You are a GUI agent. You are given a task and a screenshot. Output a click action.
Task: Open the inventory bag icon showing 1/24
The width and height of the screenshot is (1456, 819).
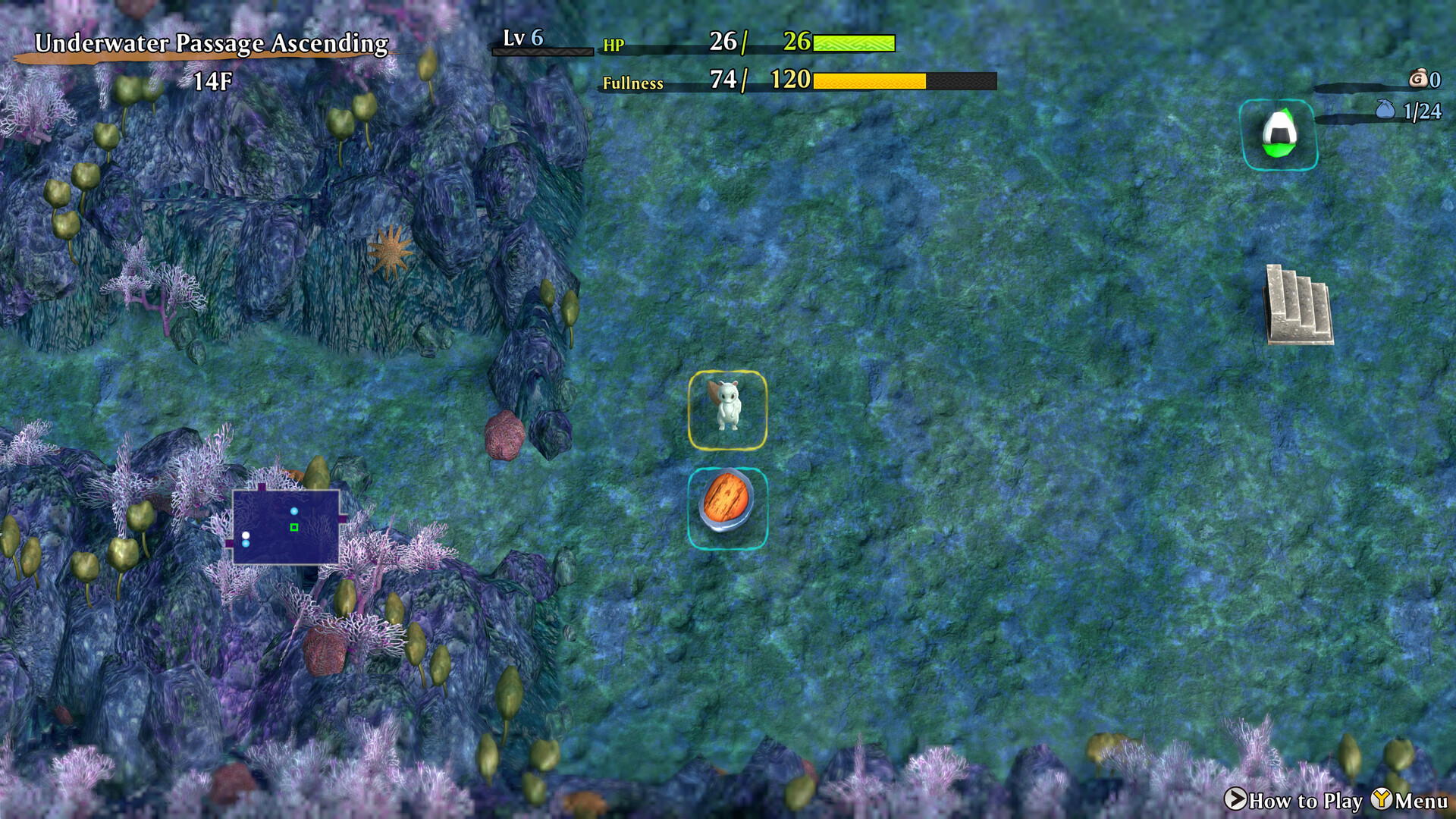1386,111
